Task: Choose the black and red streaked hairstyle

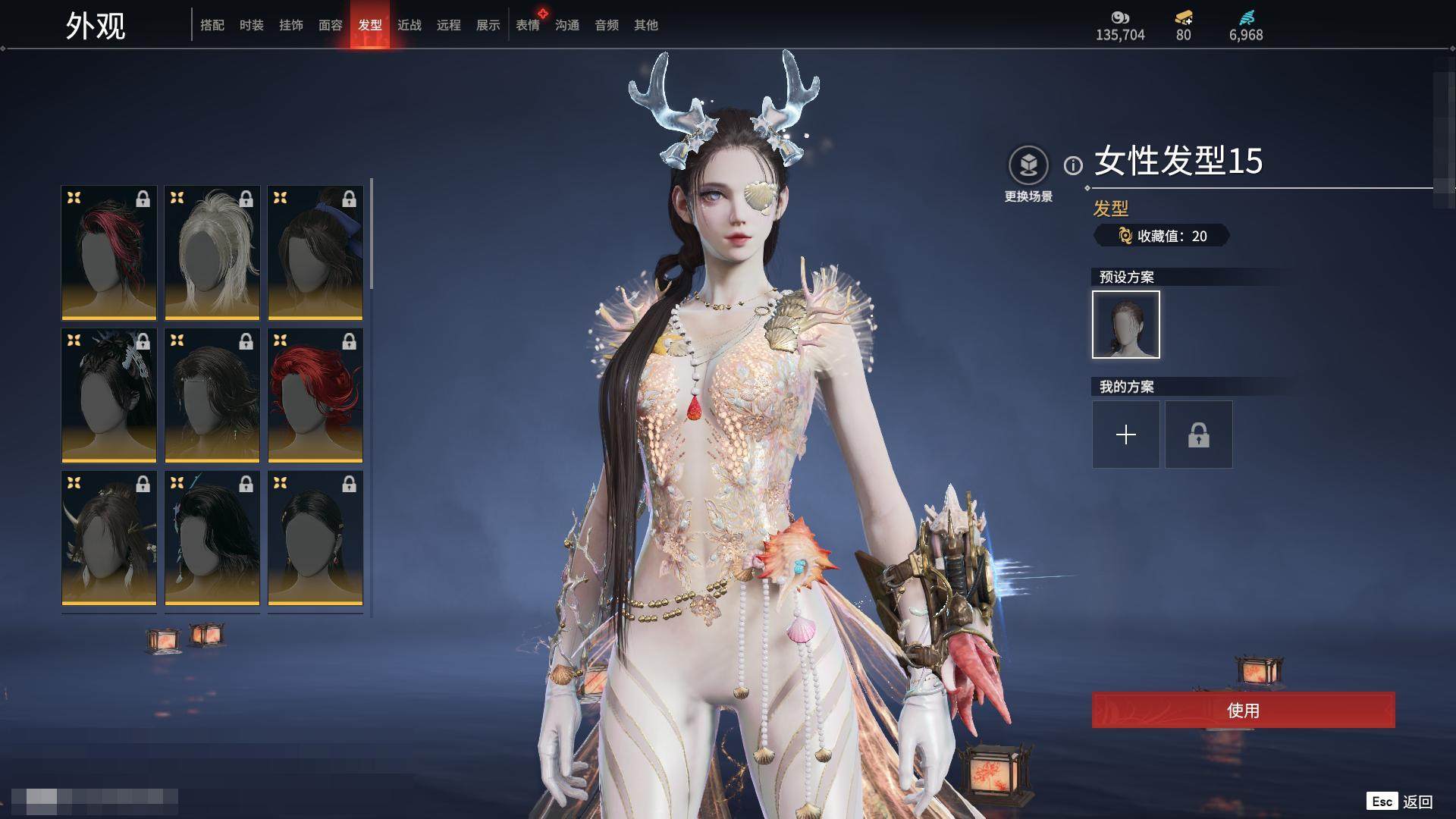Action: pyautogui.click(x=109, y=253)
